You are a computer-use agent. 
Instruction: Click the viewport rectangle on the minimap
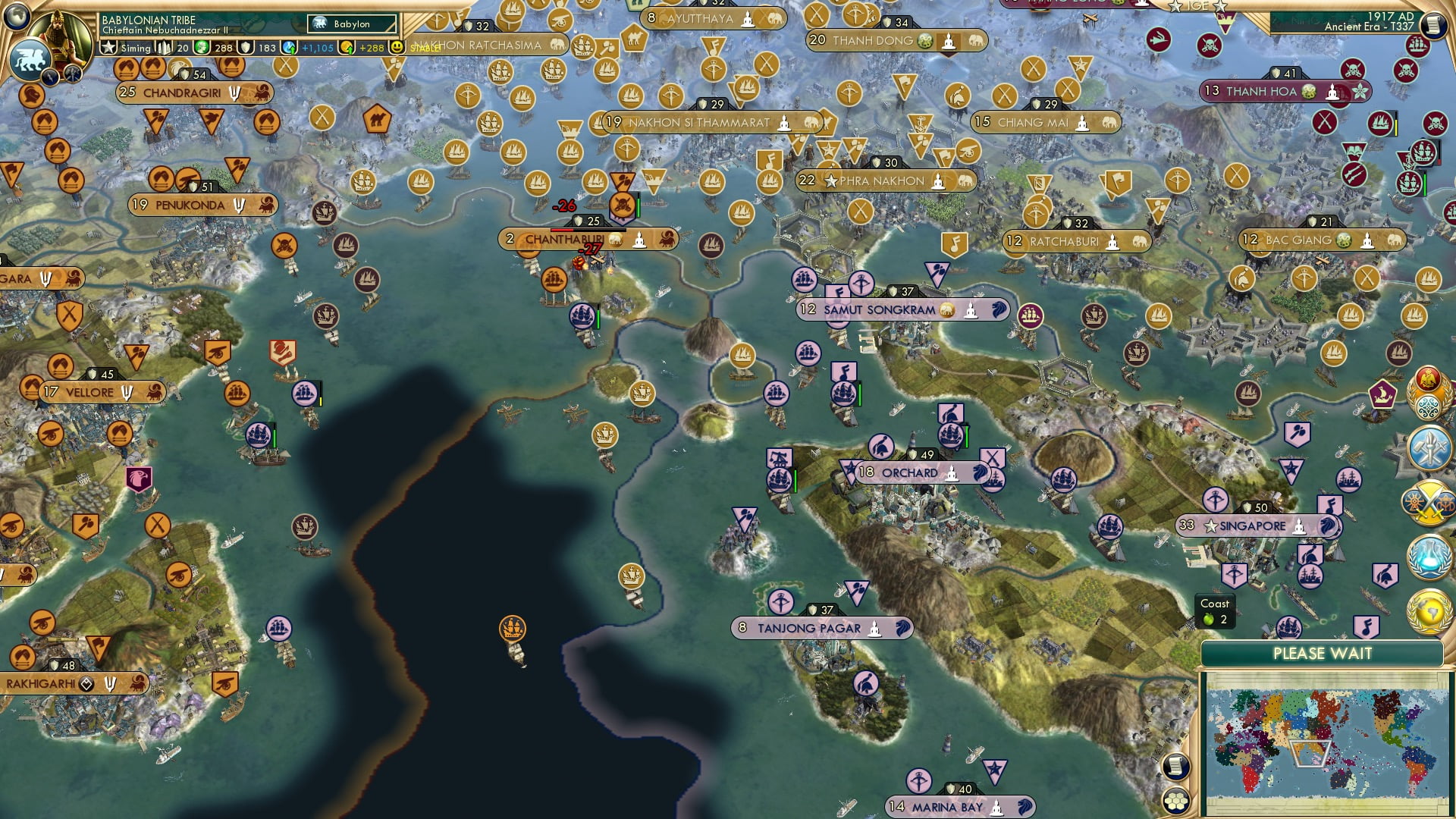pyautogui.click(x=1308, y=755)
